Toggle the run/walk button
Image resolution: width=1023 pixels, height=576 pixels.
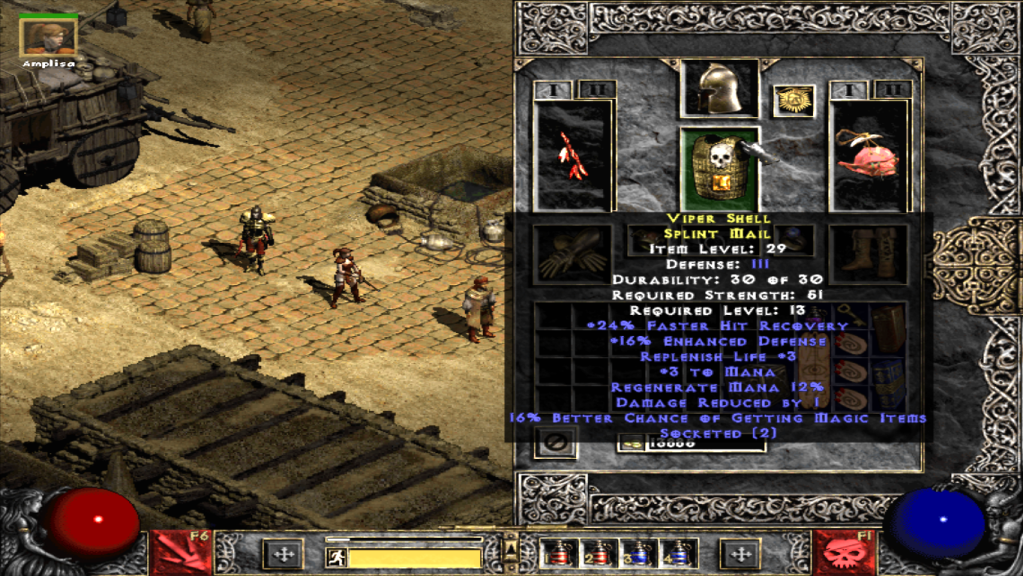pyautogui.click(x=338, y=556)
